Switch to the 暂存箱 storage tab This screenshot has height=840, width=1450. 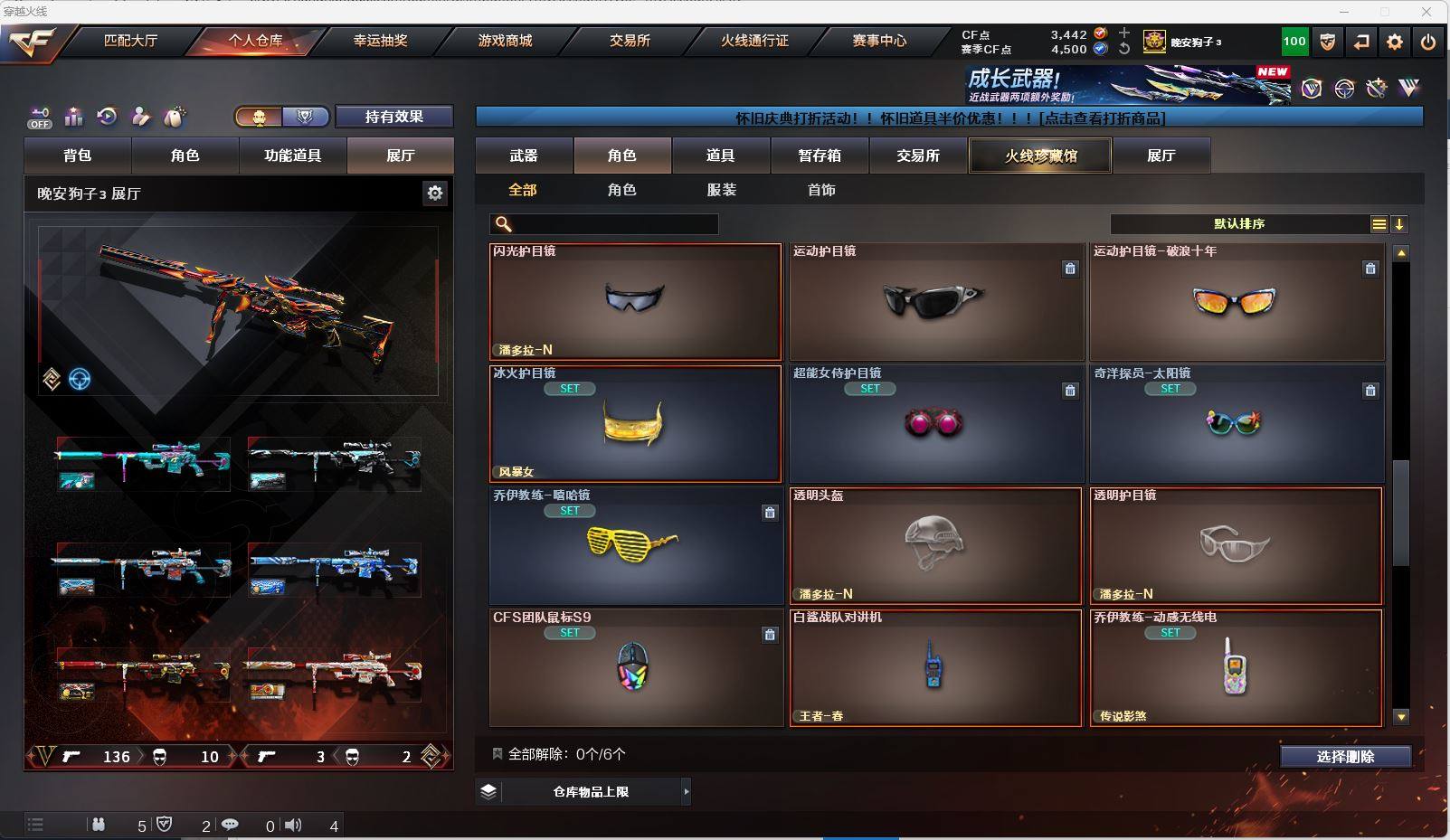click(x=820, y=156)
